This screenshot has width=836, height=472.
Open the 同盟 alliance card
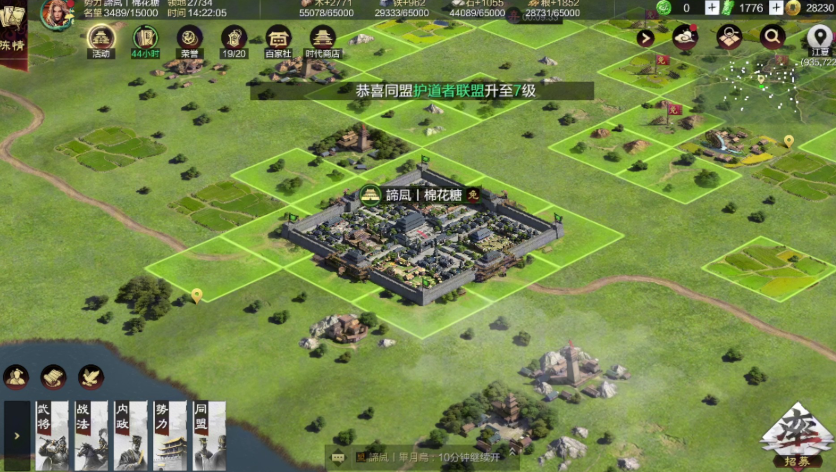[208, 435]
